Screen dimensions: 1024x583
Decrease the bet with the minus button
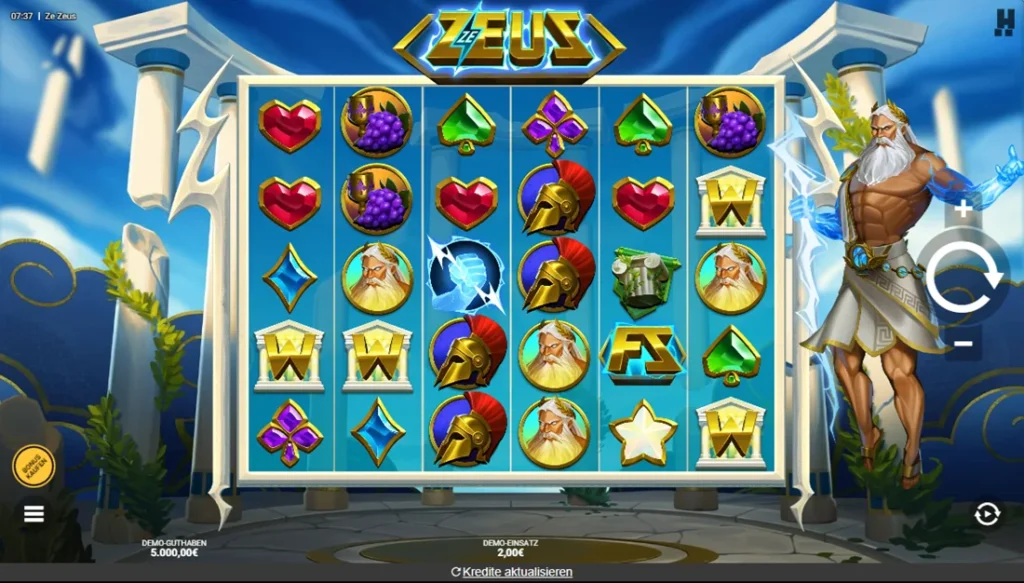(963, 343)
